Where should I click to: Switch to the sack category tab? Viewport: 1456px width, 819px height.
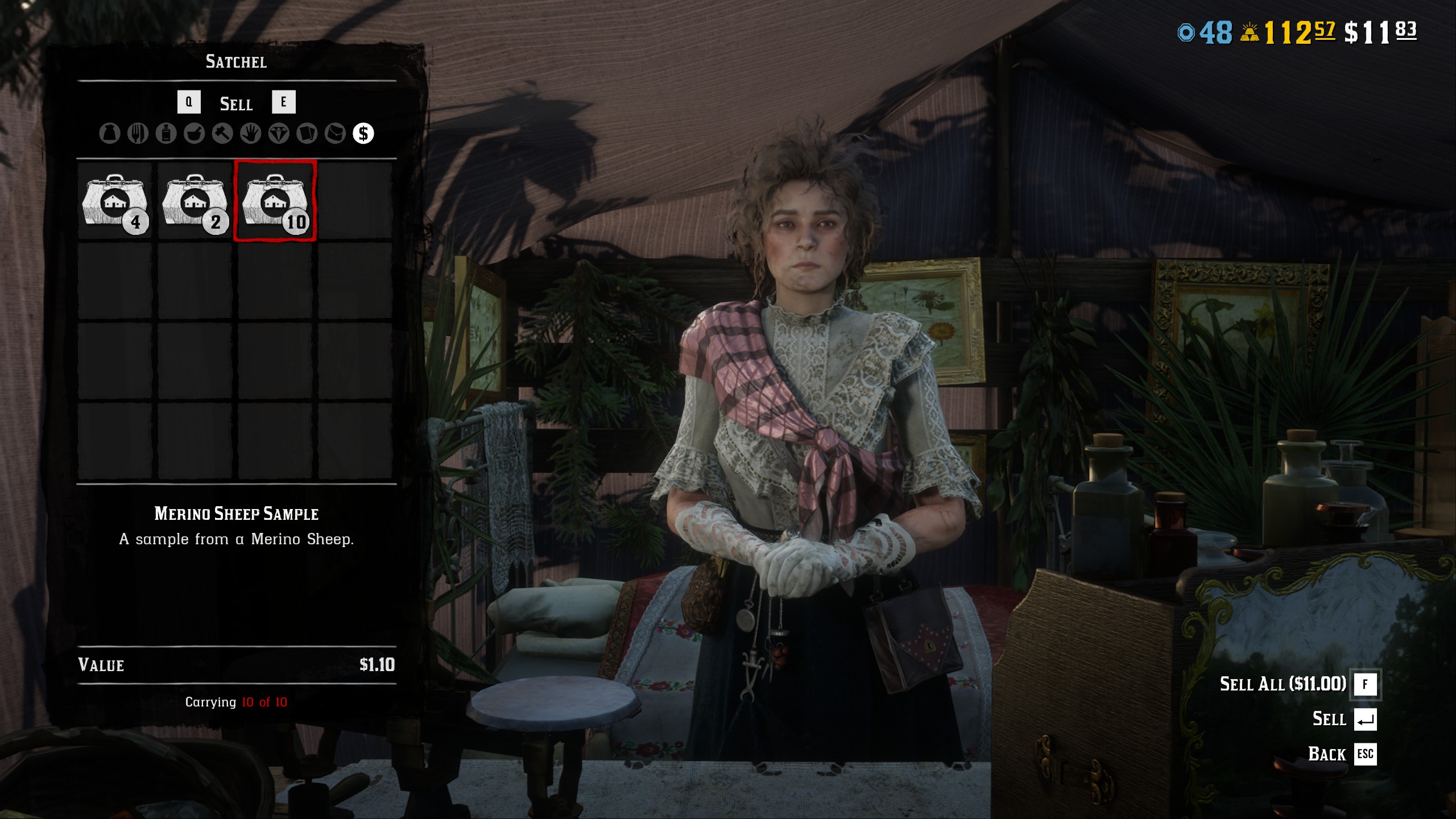(x=110, y=134)
